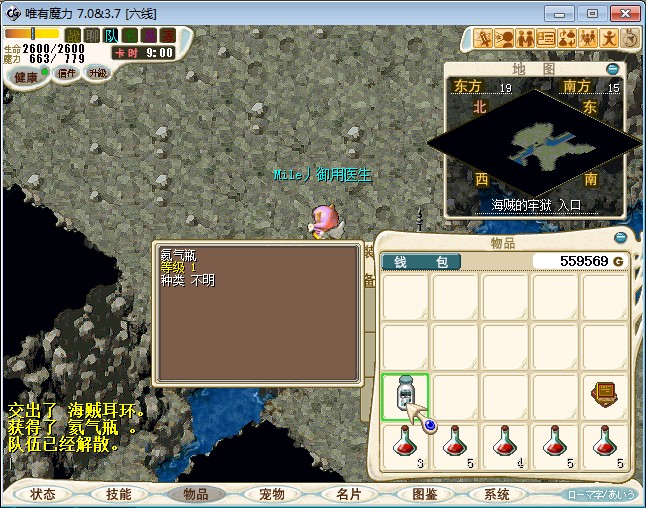Image resolution: width=646 pixels, height=508 pixels.
Task: Click the diamond-shaped minimap
Action: click(x=533, y=143)
